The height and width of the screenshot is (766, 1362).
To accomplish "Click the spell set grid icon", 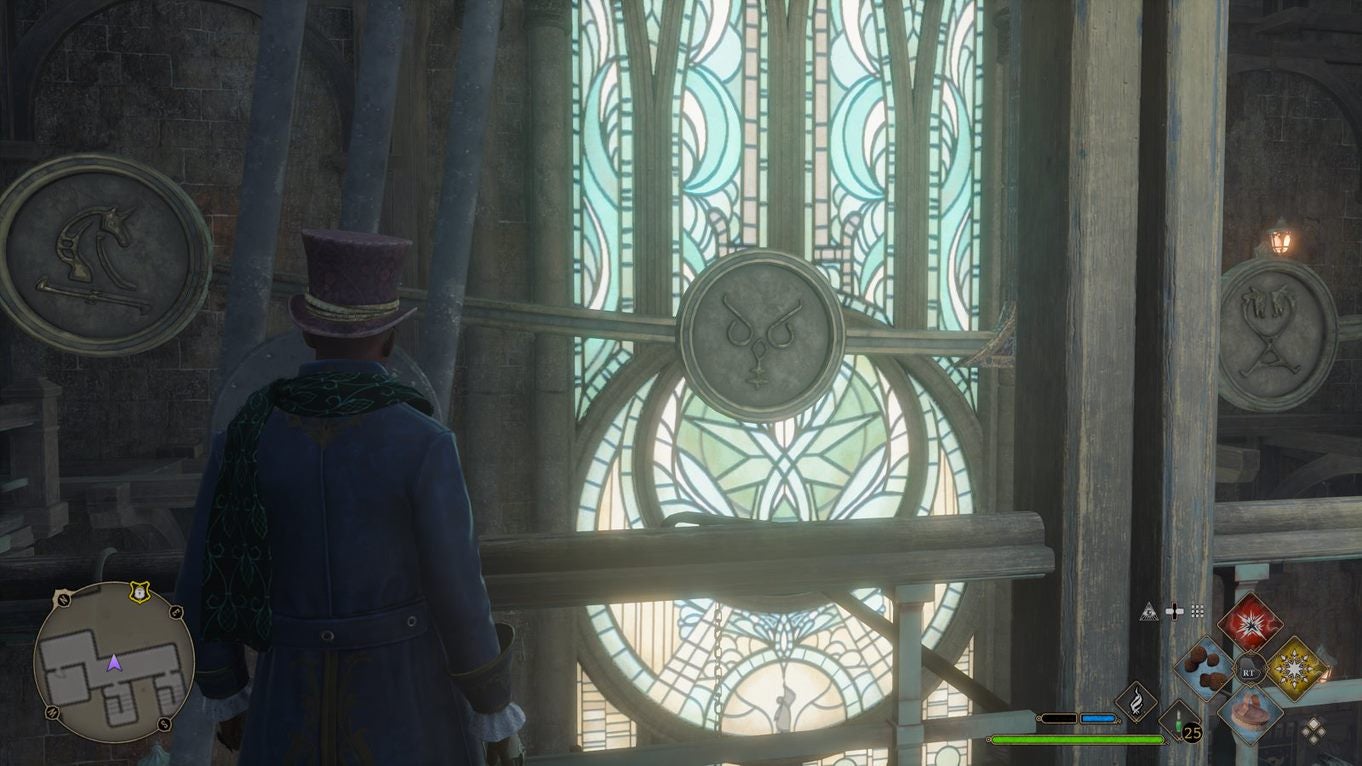I will (1197, 611).
